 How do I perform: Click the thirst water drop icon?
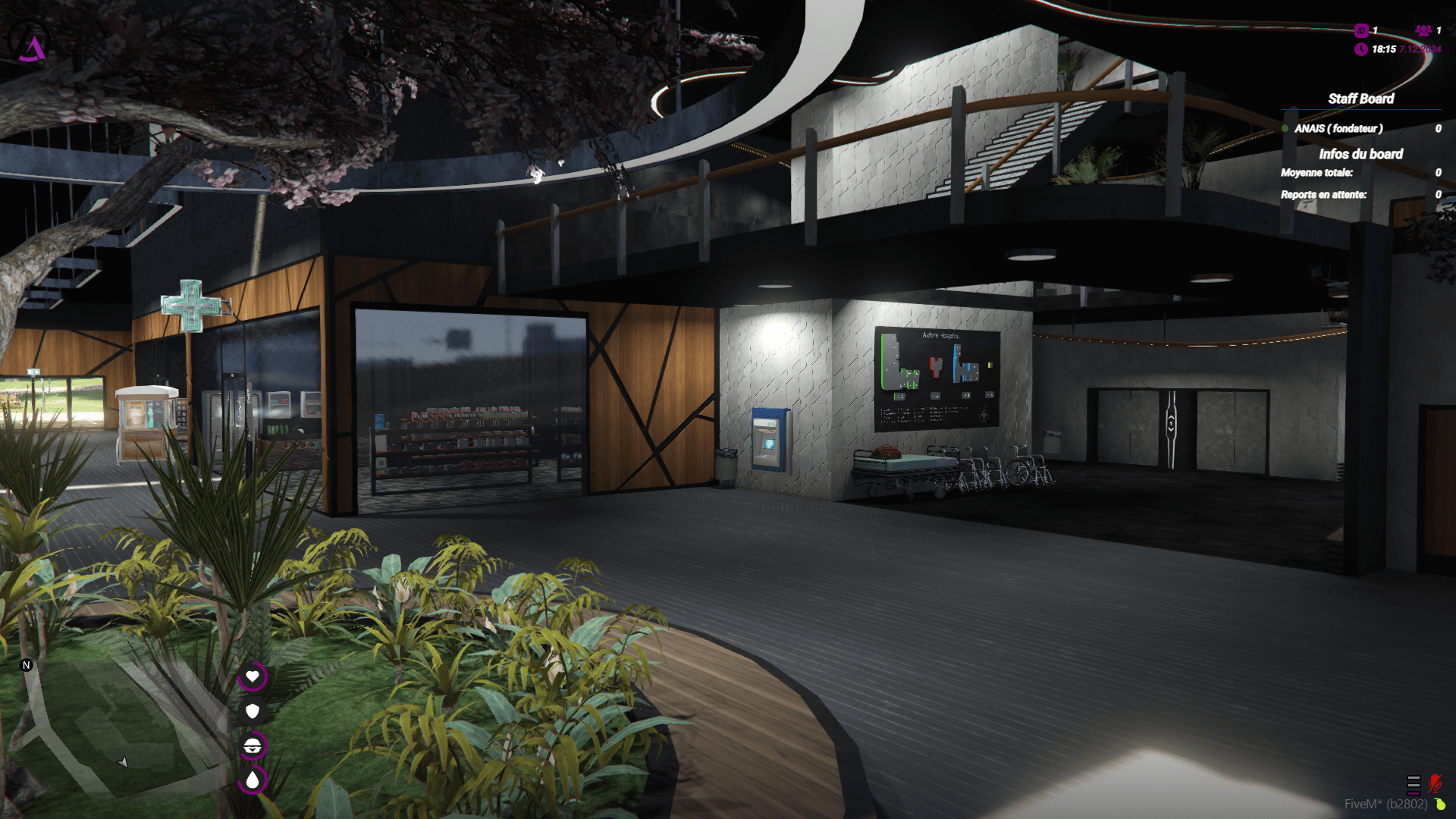tap(253, 779)
